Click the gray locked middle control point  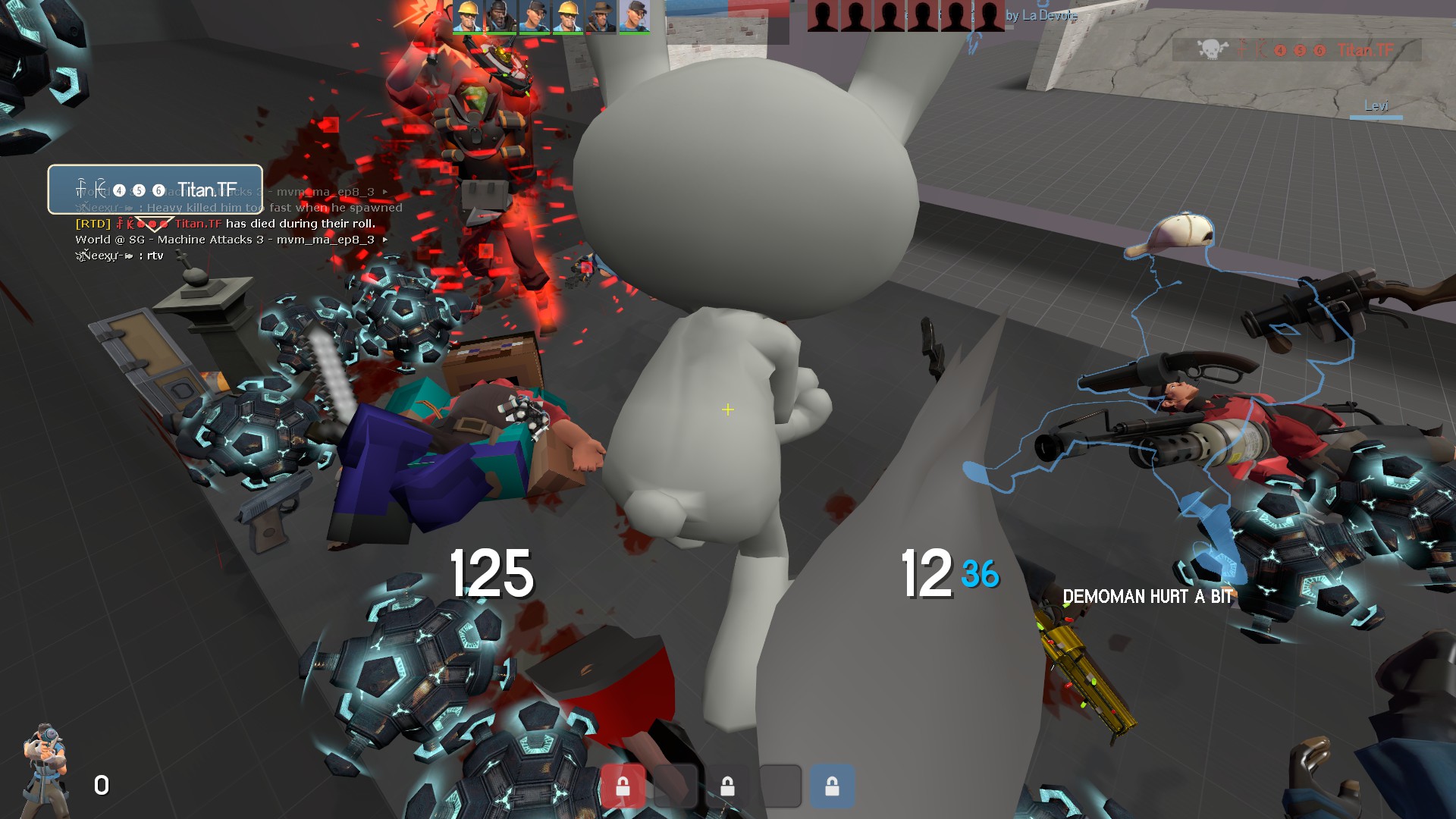(727, 786)
